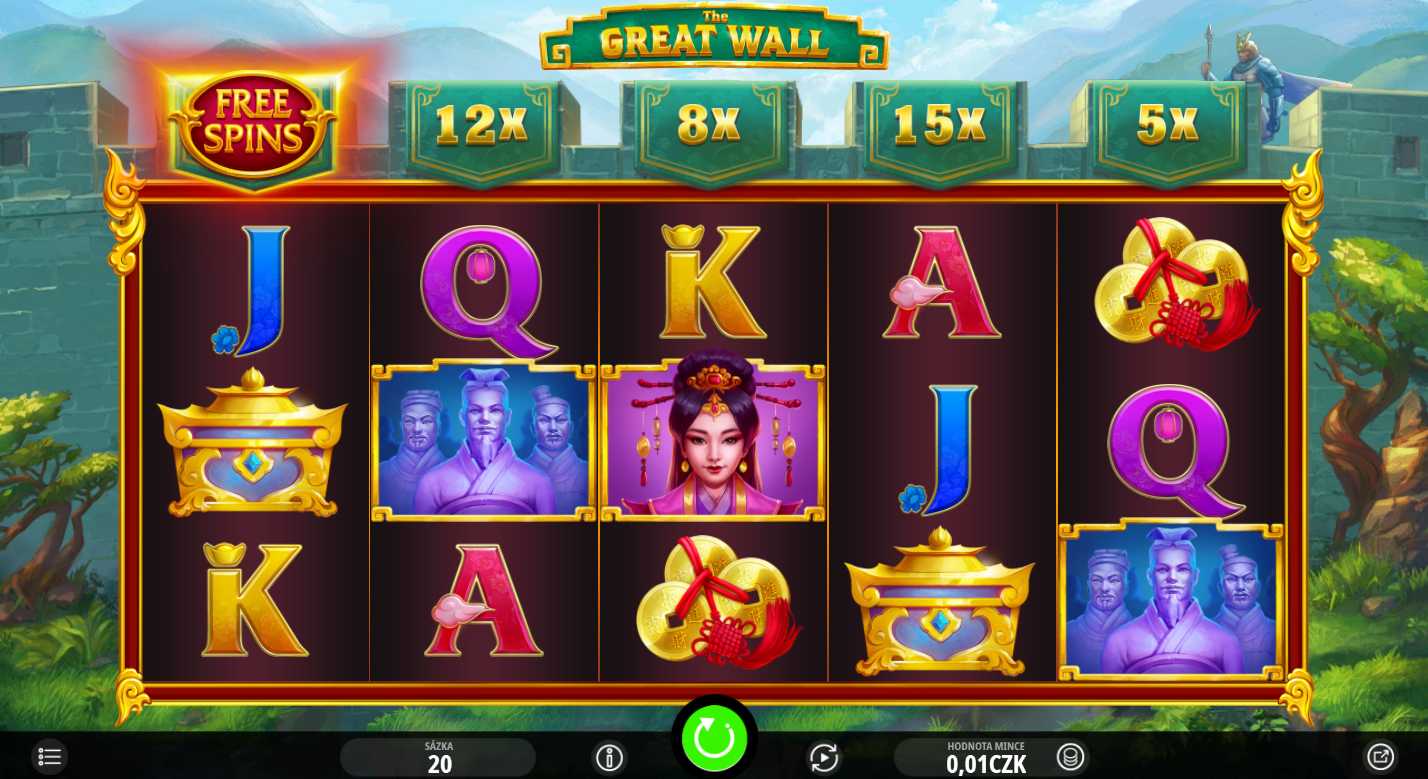Show the game info paytable

point(609,758)
